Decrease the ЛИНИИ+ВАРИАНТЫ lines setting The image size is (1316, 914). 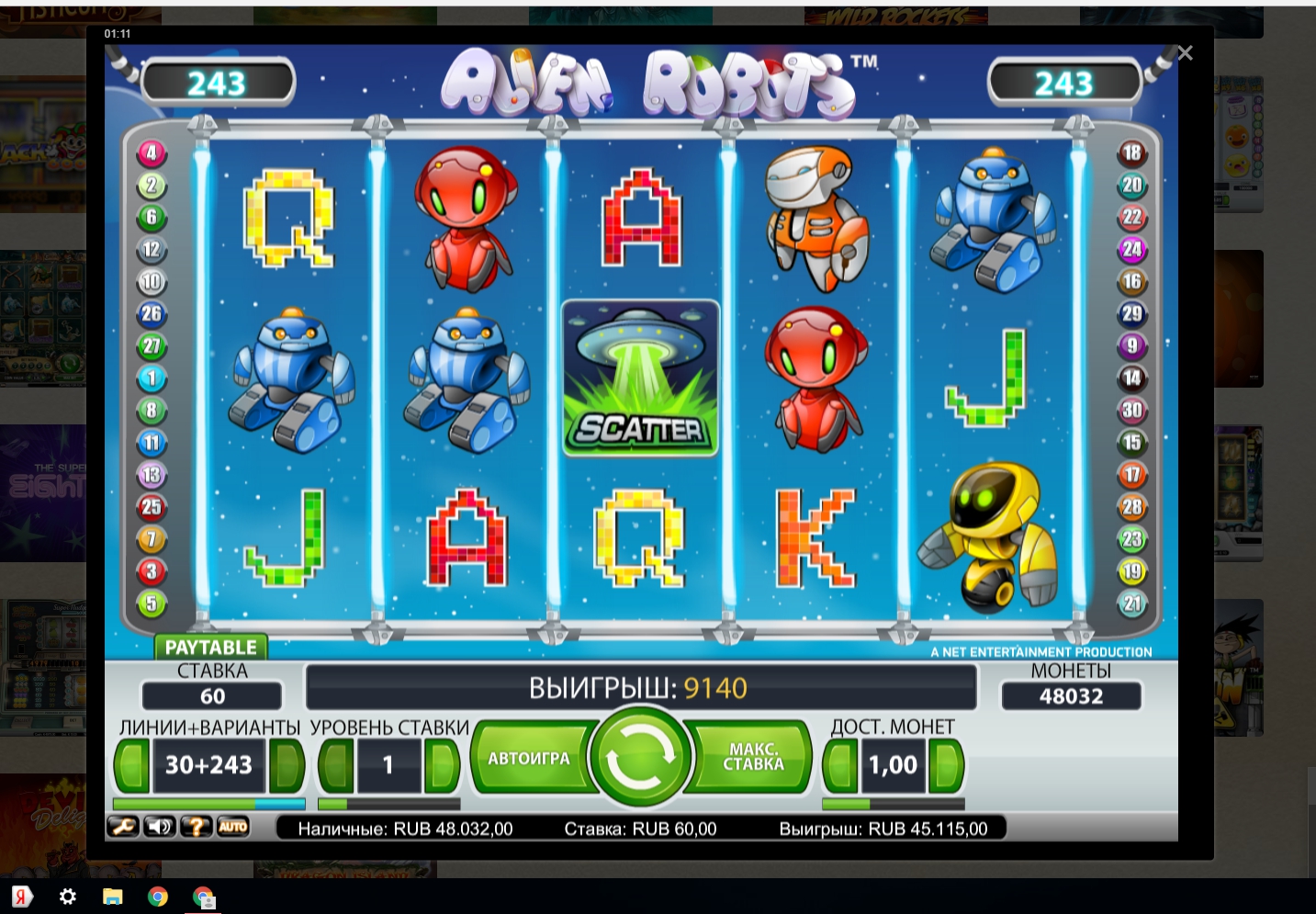click(131, 764)
